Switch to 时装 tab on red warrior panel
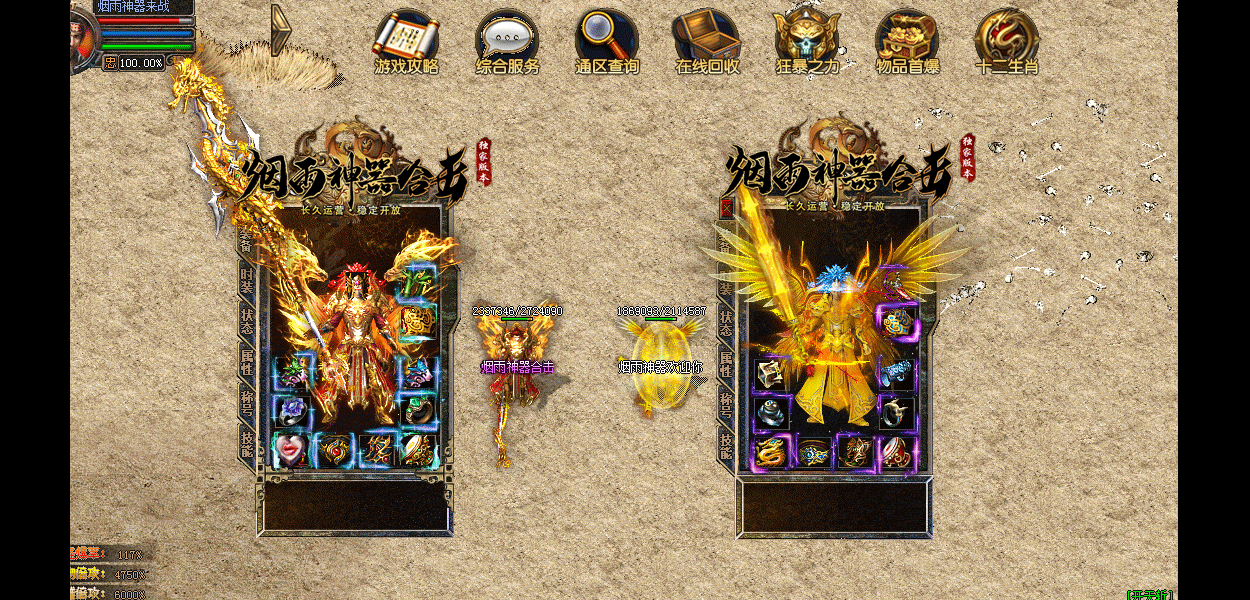 246,281
